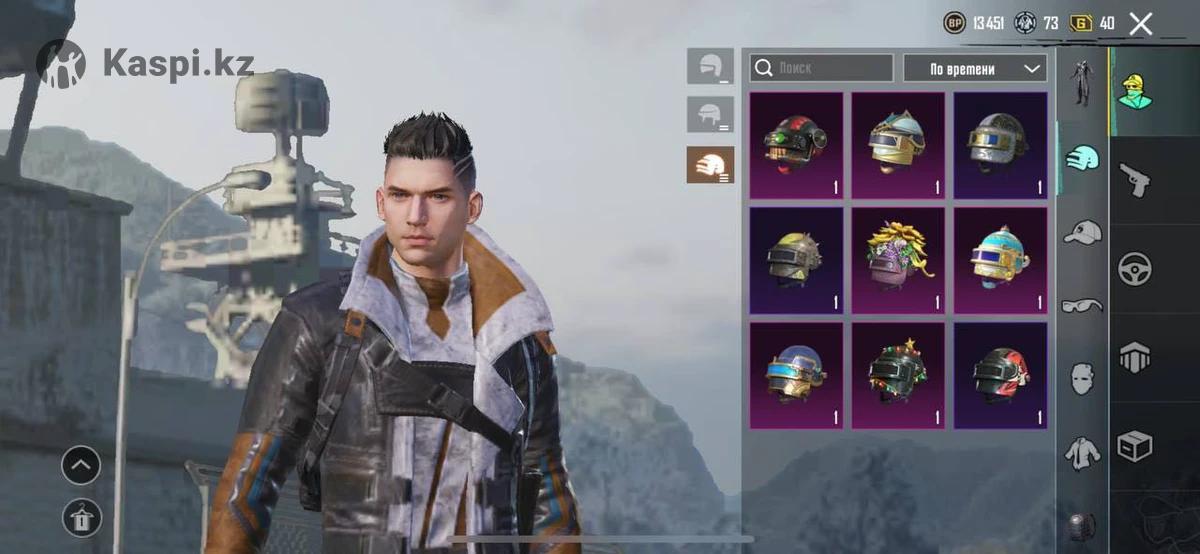
Task: Show the glasses category
Action: point(1081,305)
